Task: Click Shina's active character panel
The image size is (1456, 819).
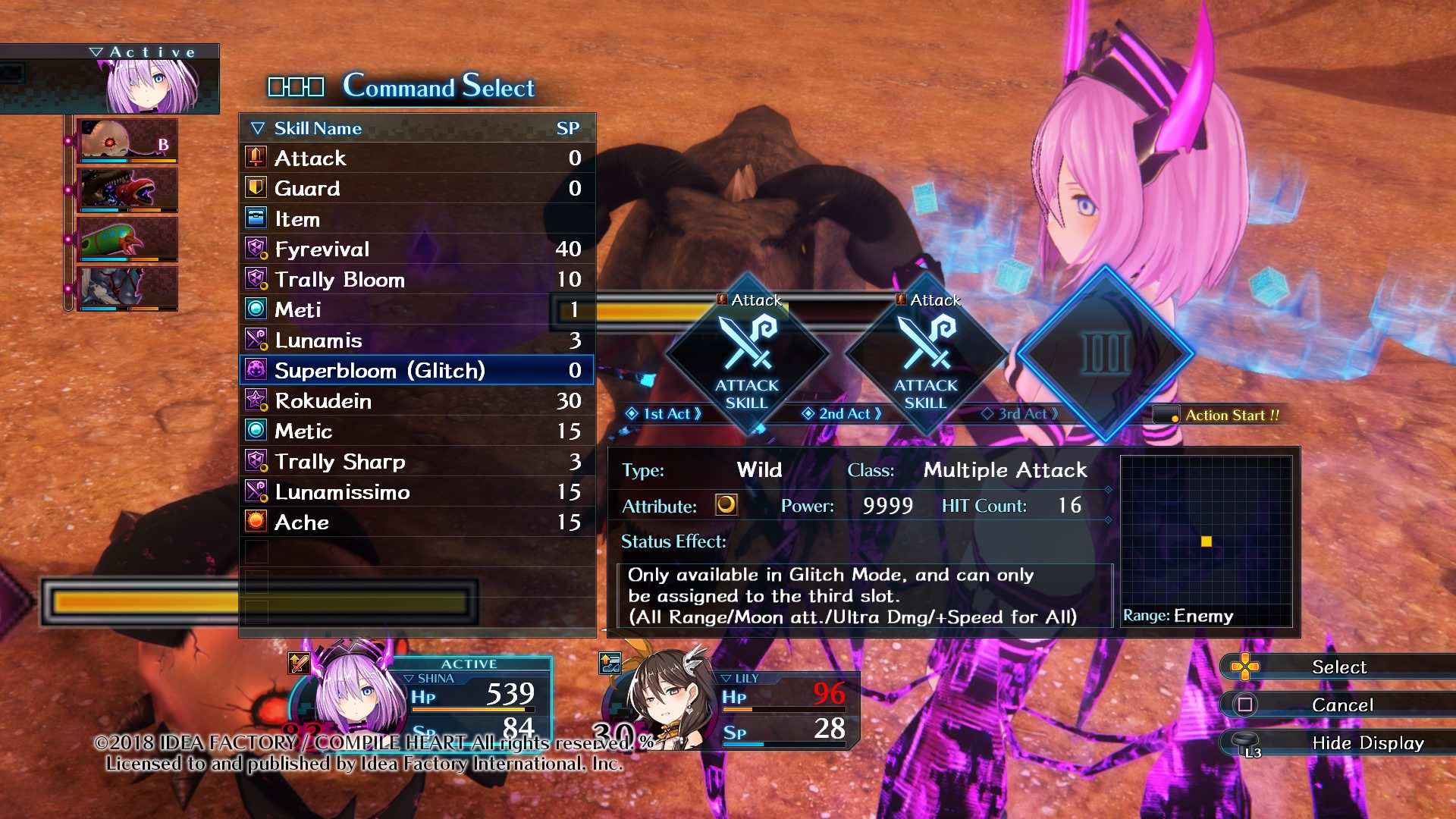Action: 425,701
